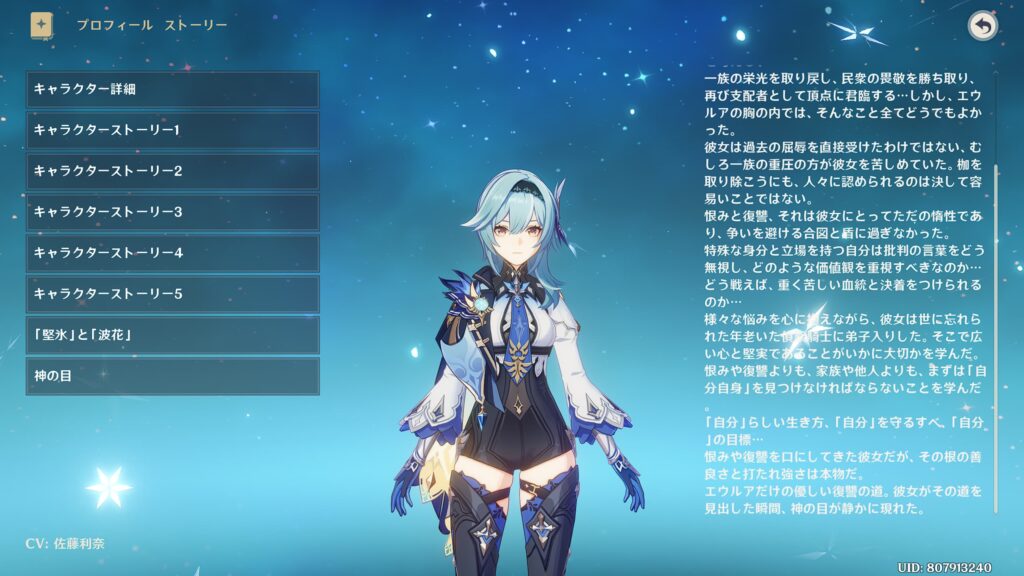Switch to the ストーリー tab

[196, 25]
